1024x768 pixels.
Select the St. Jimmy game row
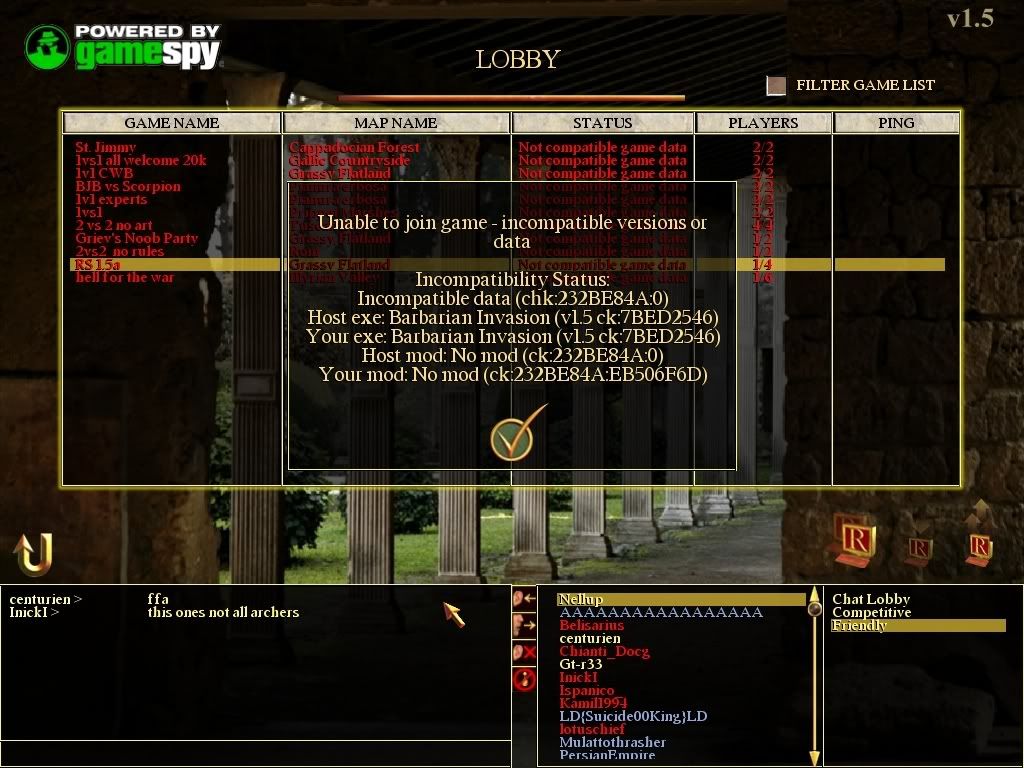[105, 147]
